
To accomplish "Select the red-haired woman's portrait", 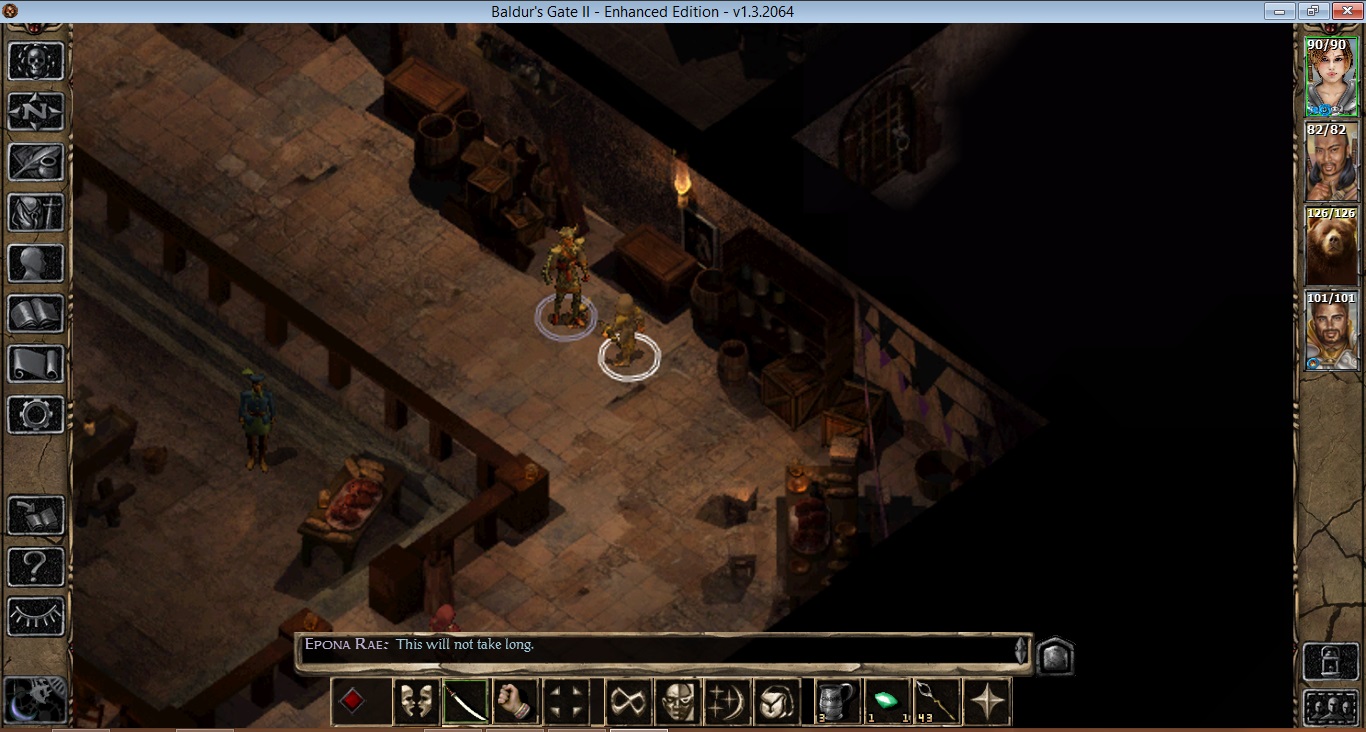I will point(1331,78).
